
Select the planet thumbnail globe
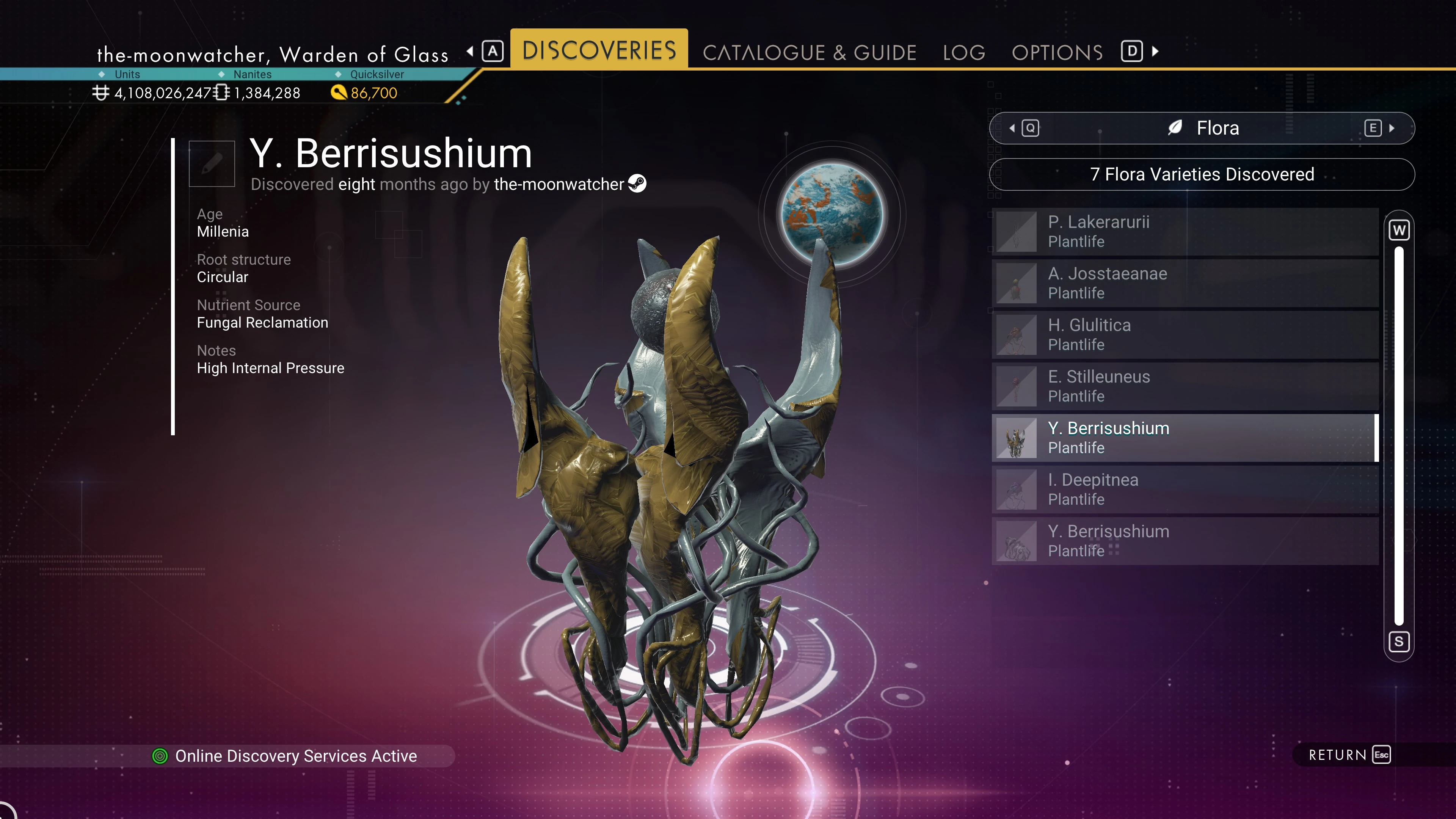coord(832,214)
